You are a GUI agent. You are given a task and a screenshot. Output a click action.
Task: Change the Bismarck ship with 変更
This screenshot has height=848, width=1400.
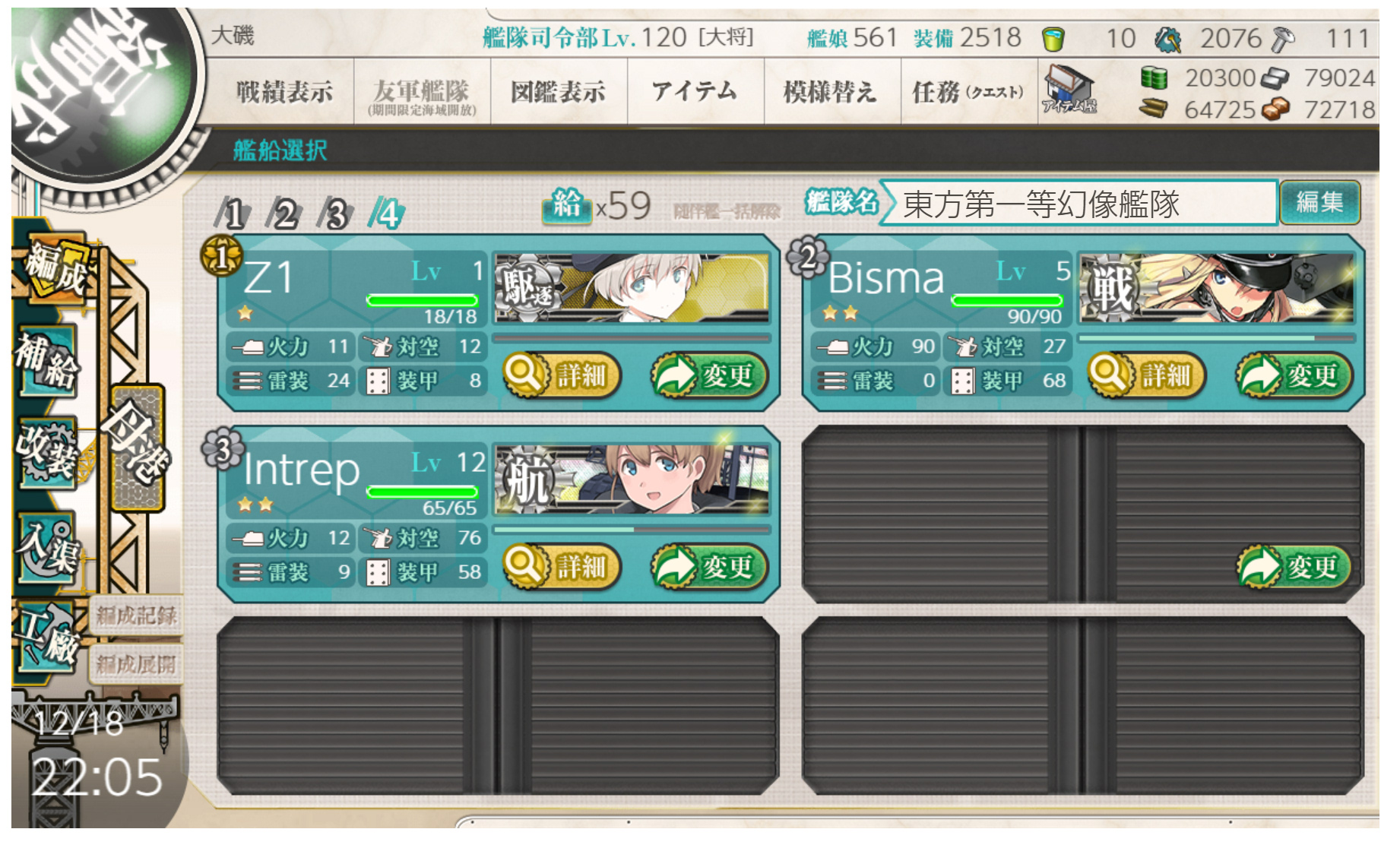coord(1294,375)
